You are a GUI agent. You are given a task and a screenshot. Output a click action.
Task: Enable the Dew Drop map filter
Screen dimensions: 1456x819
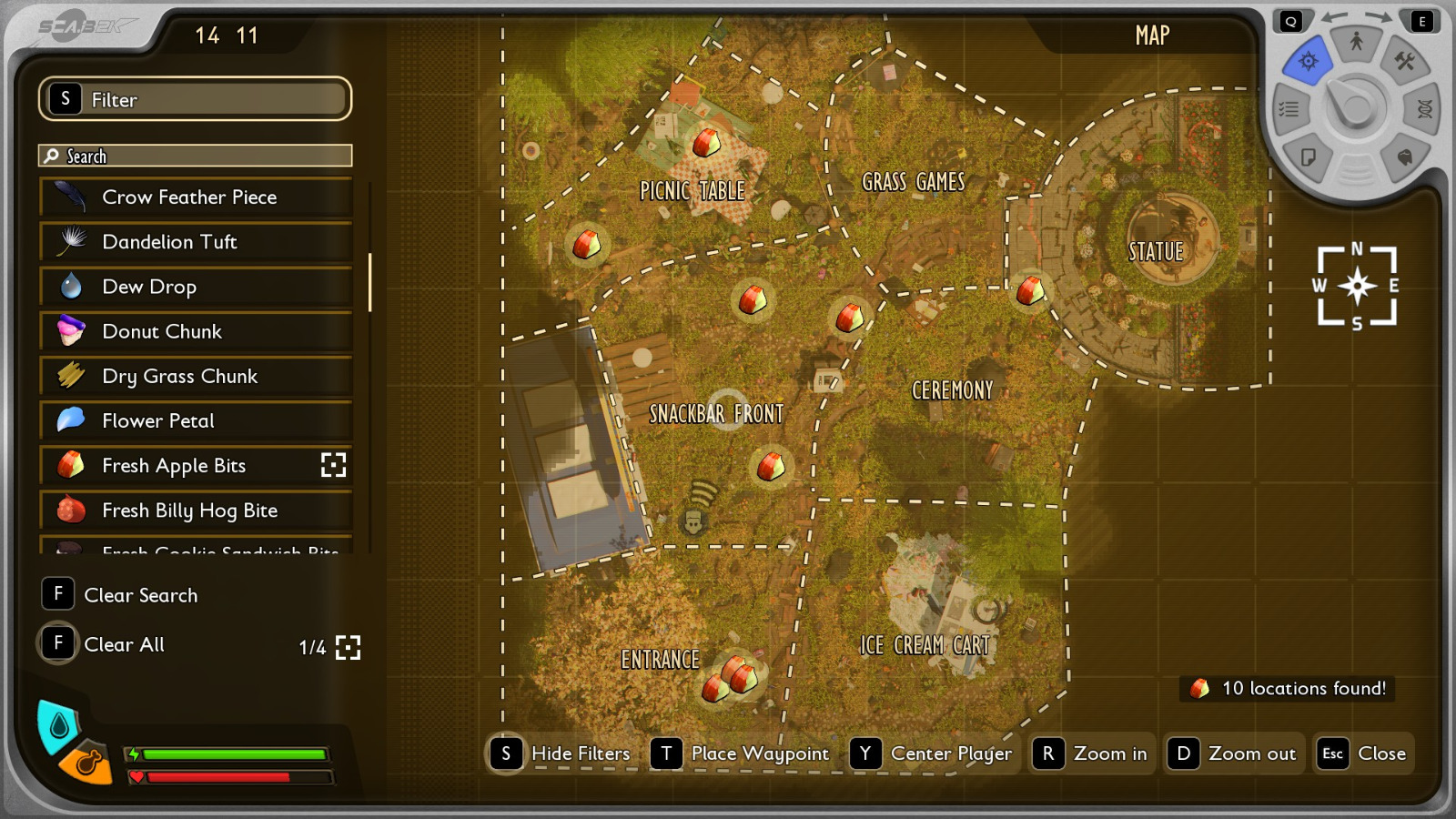(195, 287)
